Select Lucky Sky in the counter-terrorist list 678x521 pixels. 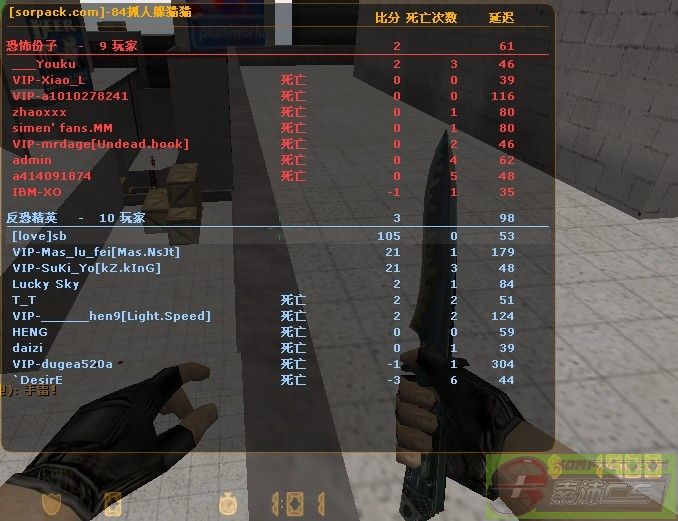pyautogui.click(x=46, y=284)
